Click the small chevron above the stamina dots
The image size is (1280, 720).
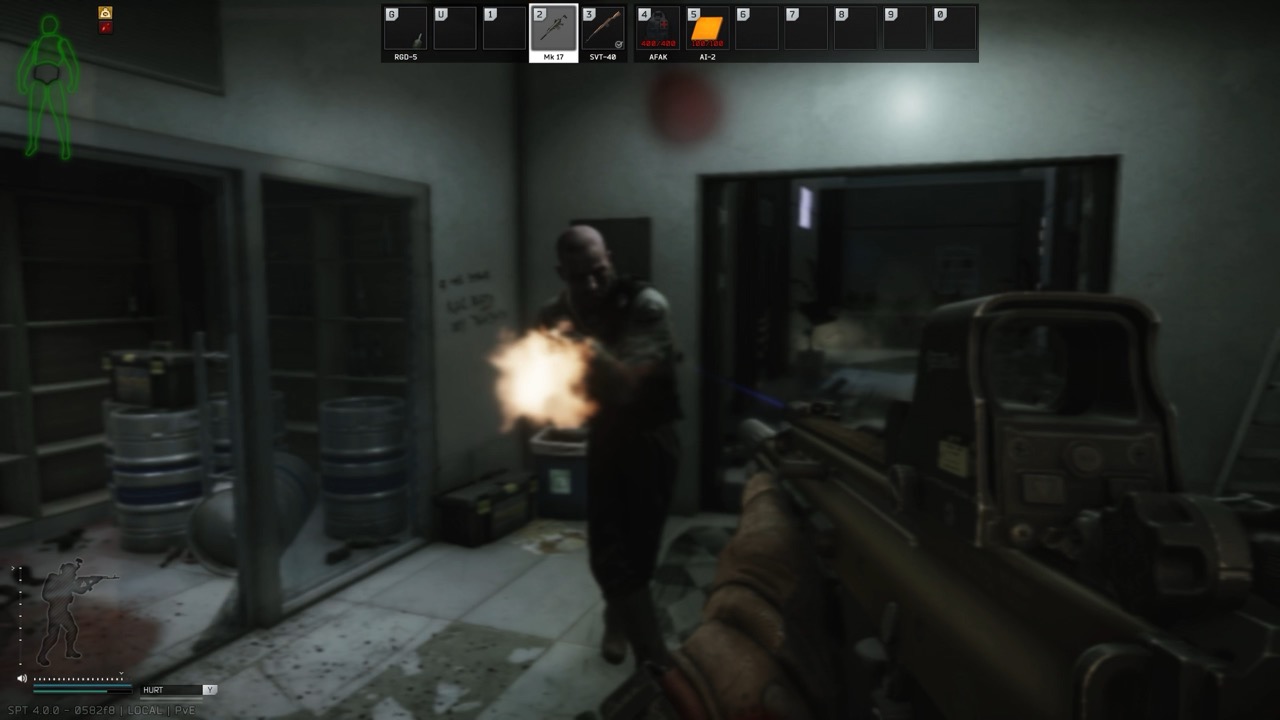[x=121, y=673]
